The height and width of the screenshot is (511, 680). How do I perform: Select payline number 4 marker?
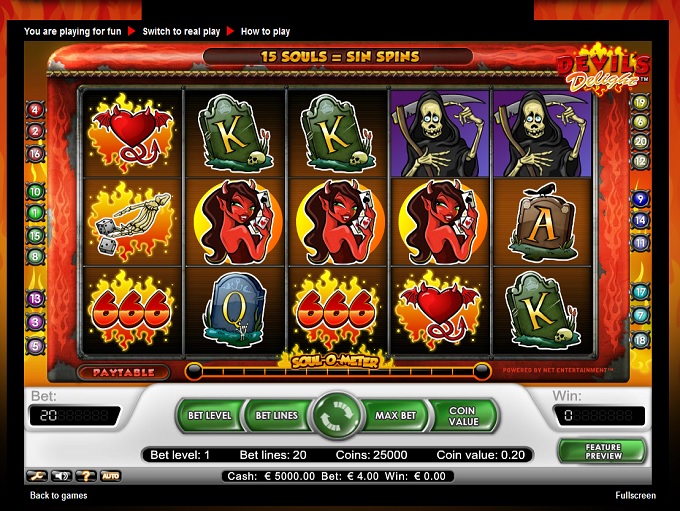35,110
